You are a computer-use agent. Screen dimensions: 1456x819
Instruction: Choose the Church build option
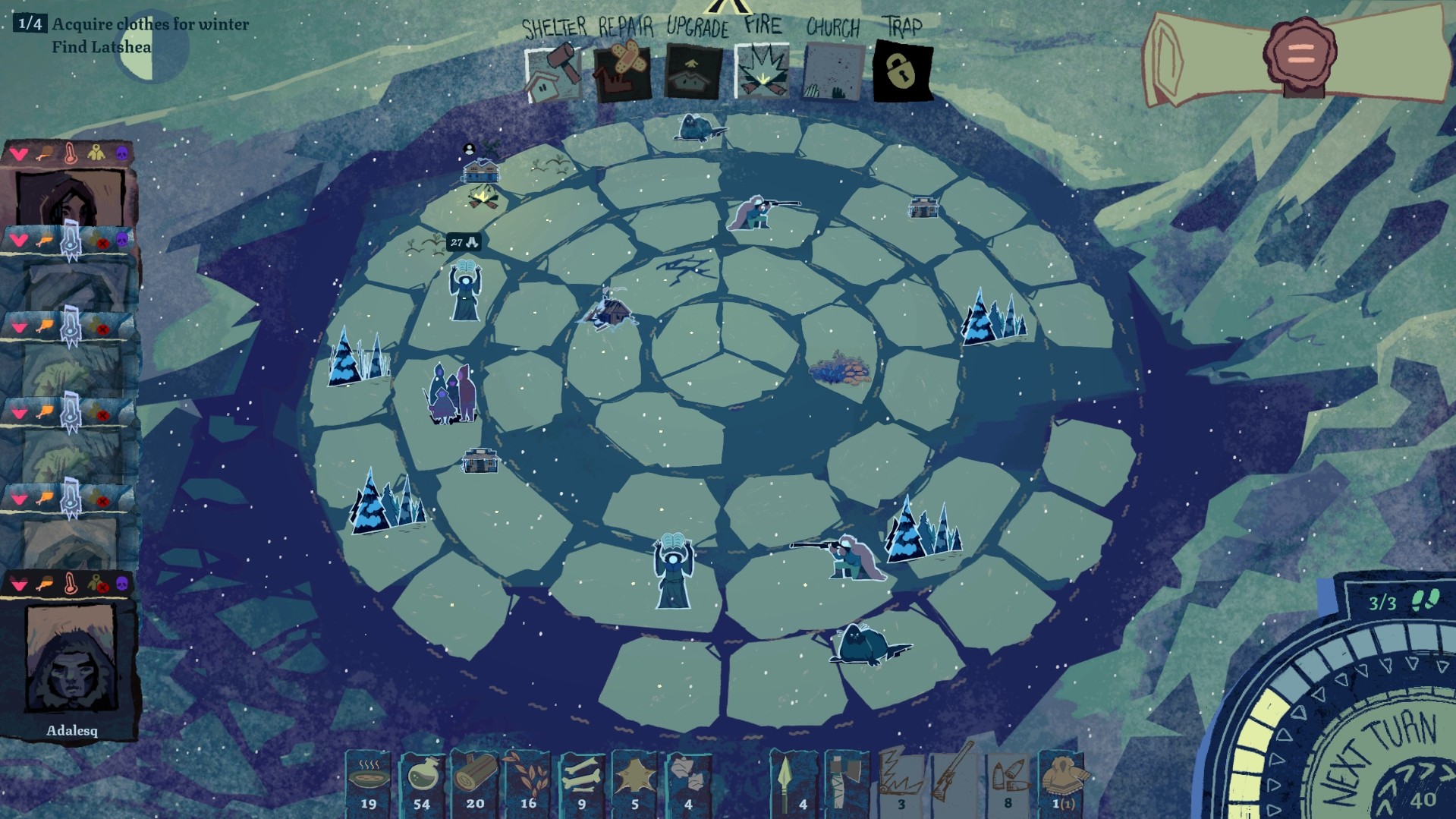point(833,74)
